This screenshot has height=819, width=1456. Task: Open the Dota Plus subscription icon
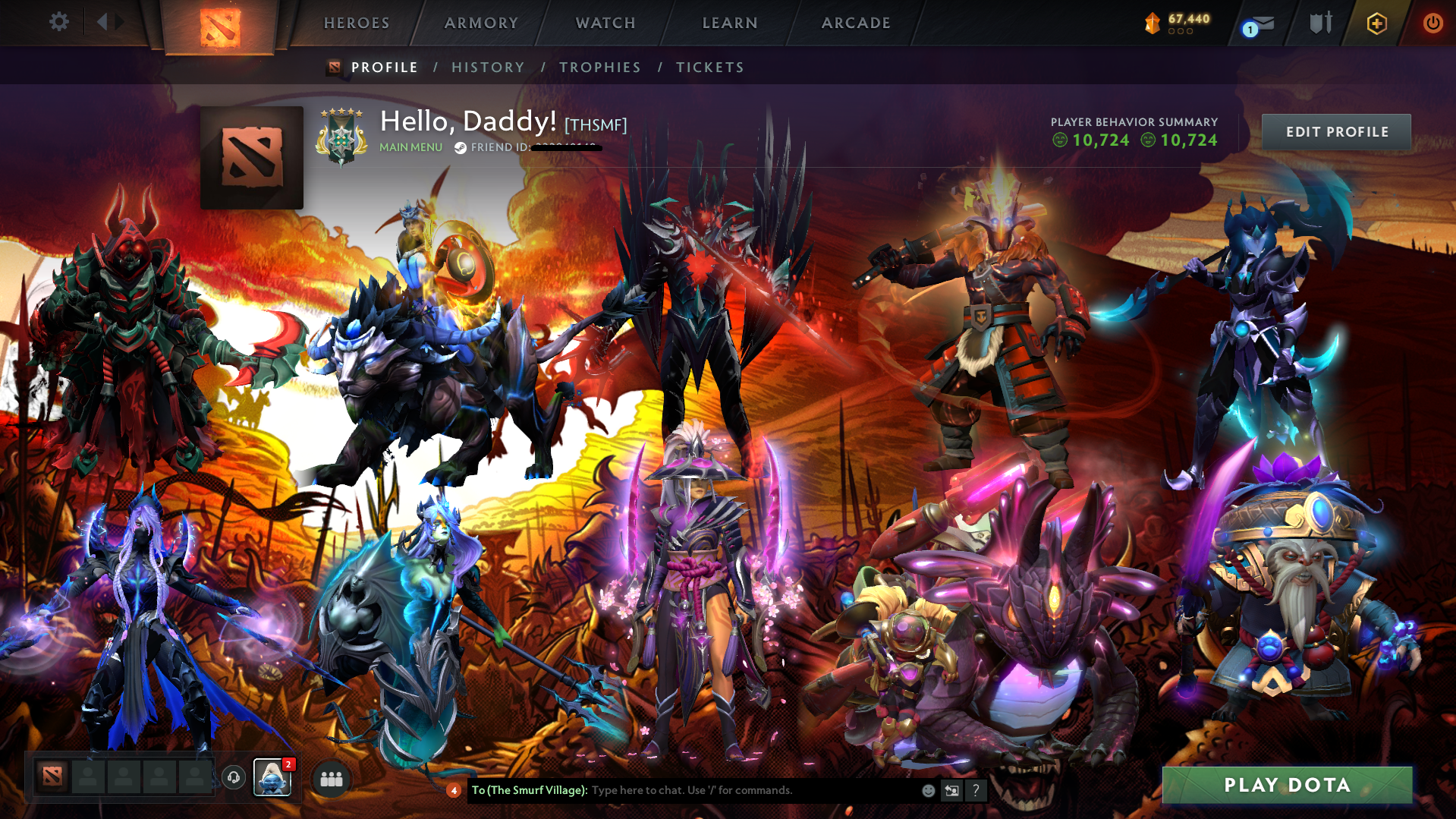pos(1377,23)
